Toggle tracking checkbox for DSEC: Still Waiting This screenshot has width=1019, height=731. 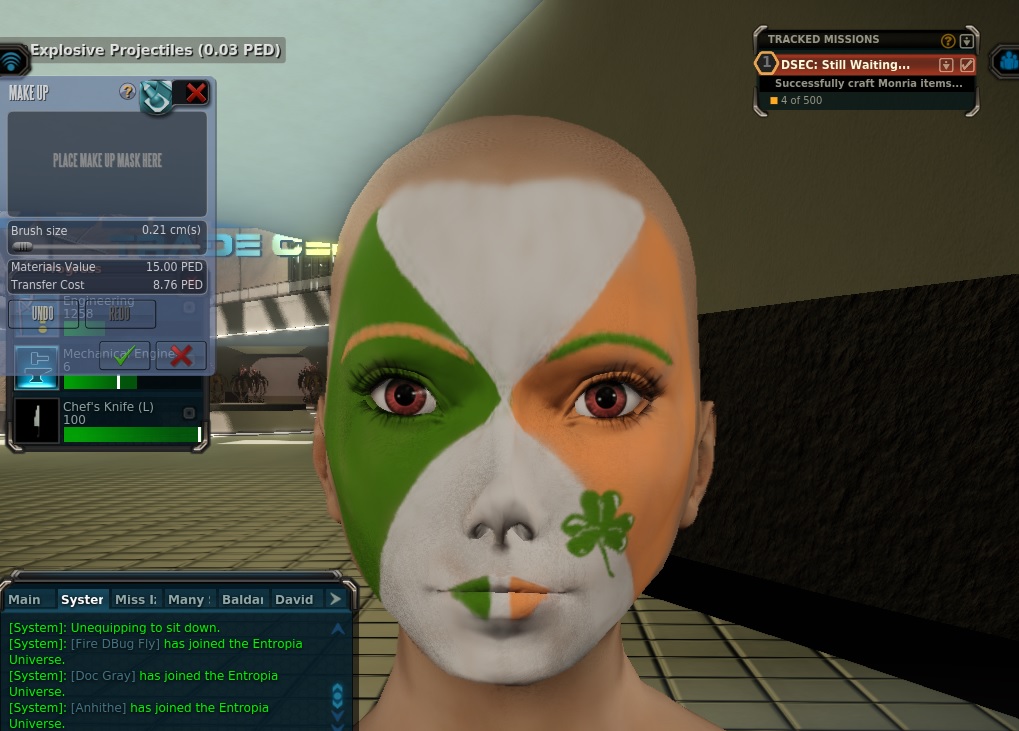[967, 65]
